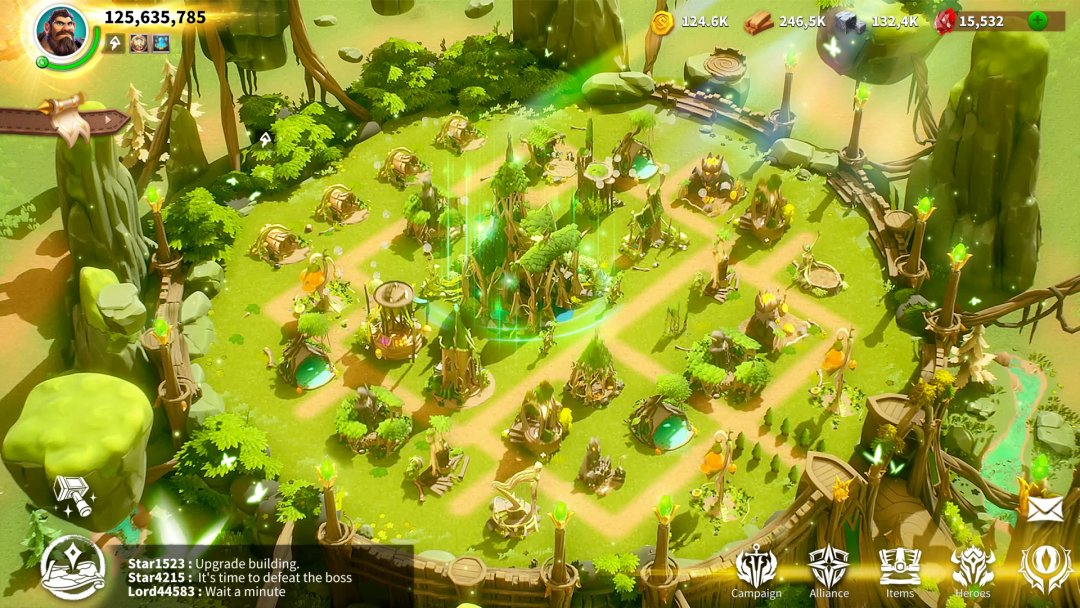
Task: Select the golden emblem buff icon
Action: (139, 43)
